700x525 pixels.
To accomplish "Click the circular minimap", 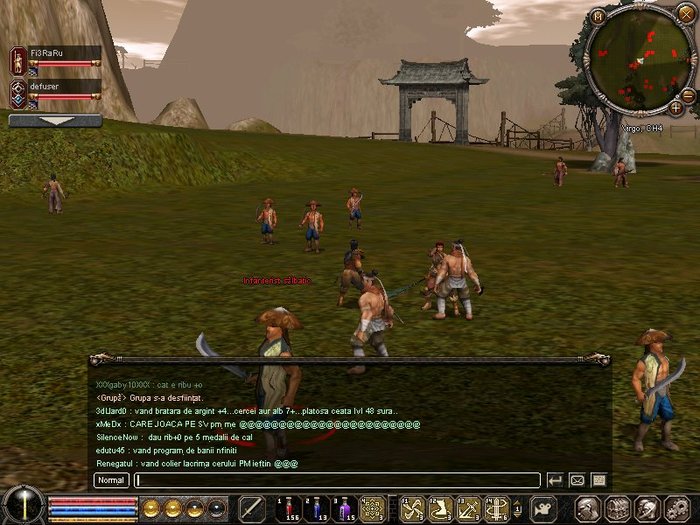I will click(x=637, y=60).
